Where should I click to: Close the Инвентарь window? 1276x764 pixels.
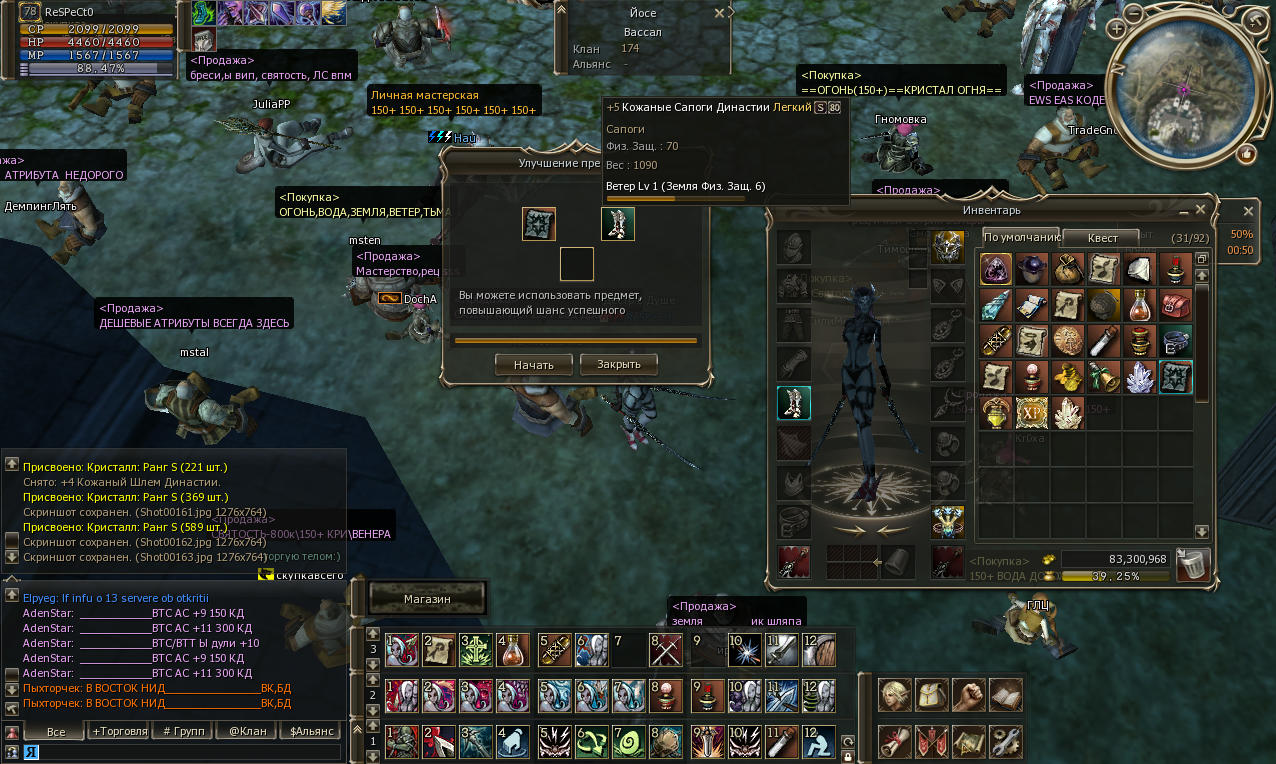pyautogui.click(x=1200, y=210)
